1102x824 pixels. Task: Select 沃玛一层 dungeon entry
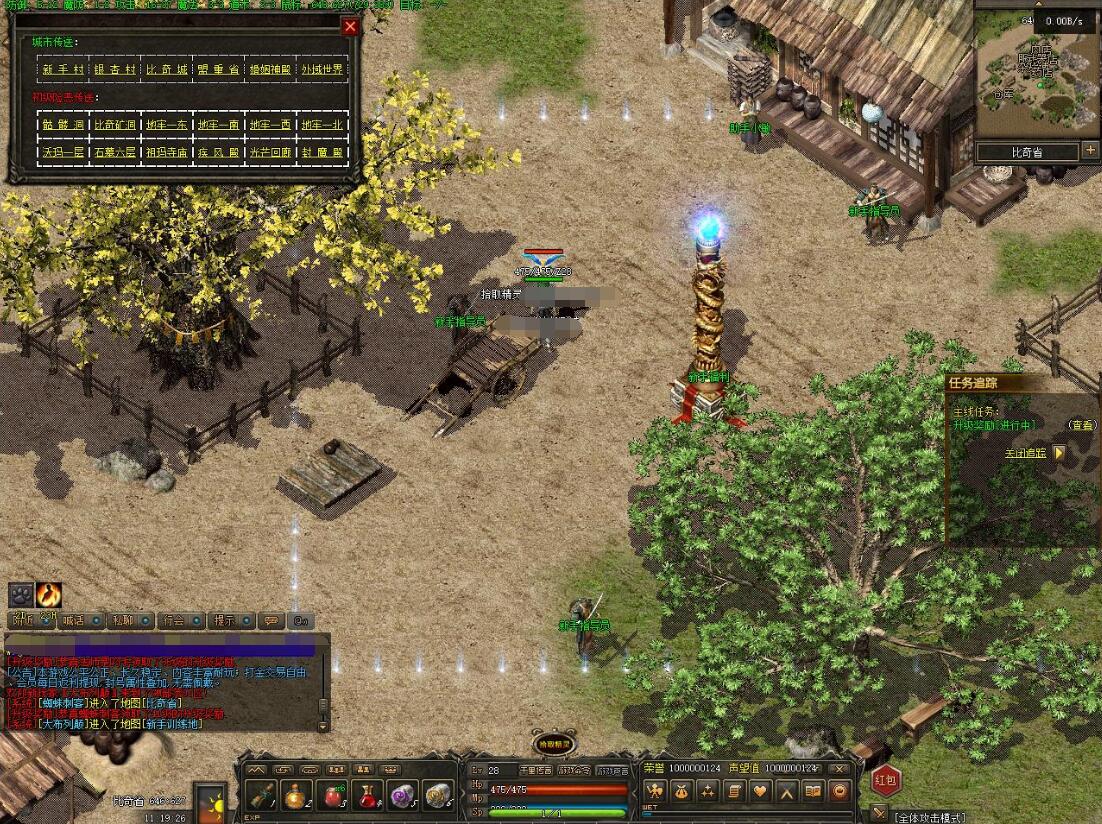62,152
